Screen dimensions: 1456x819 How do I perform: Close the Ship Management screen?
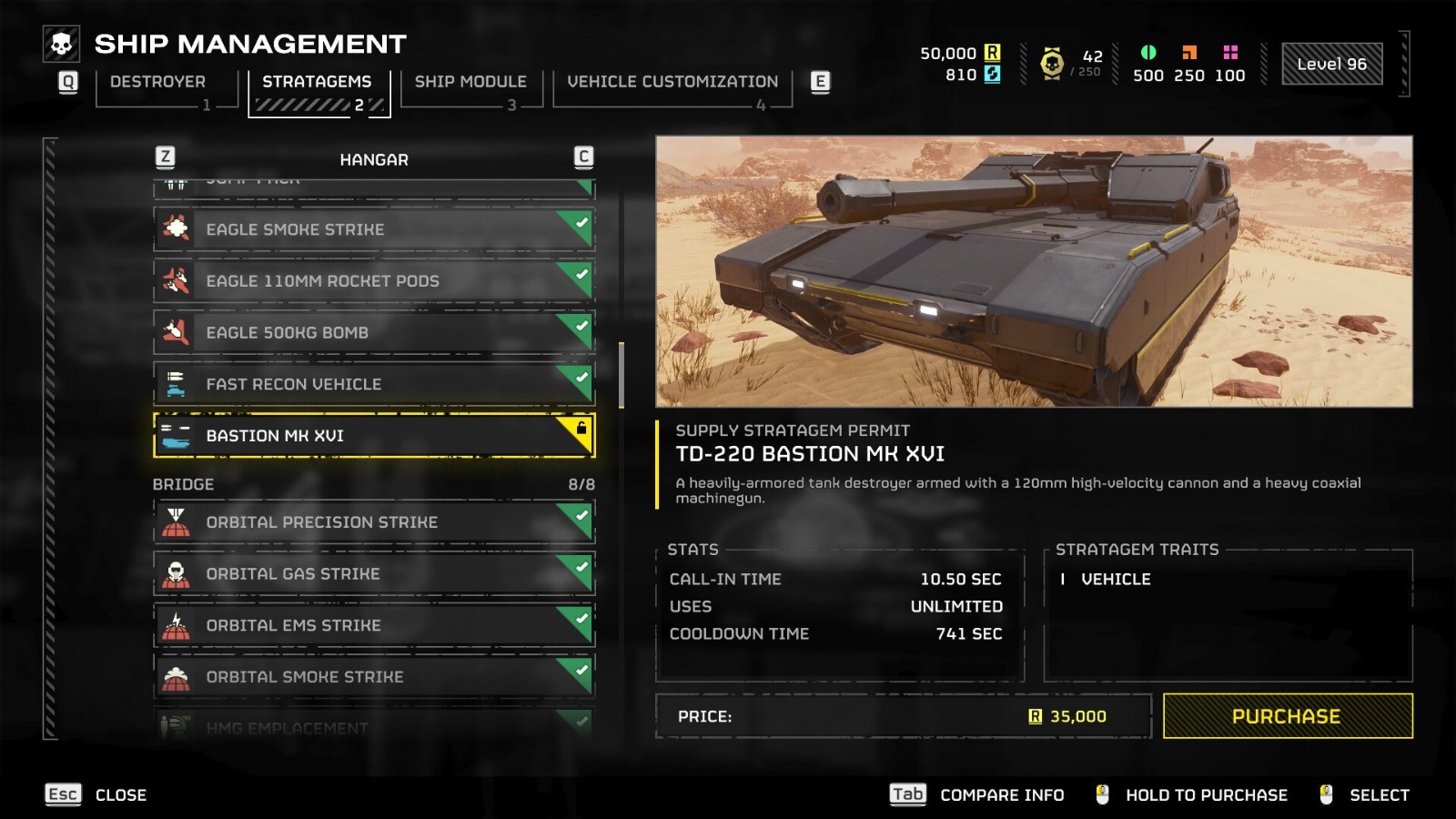coord(96,795)
